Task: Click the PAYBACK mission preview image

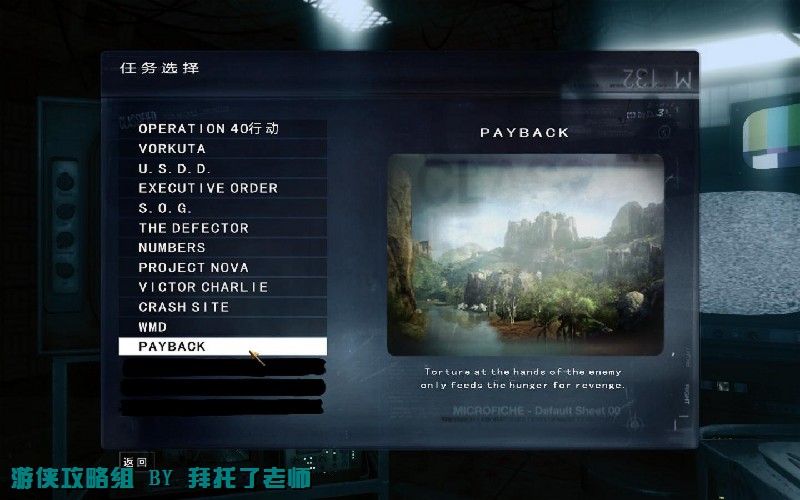Action: pos(525,255)
